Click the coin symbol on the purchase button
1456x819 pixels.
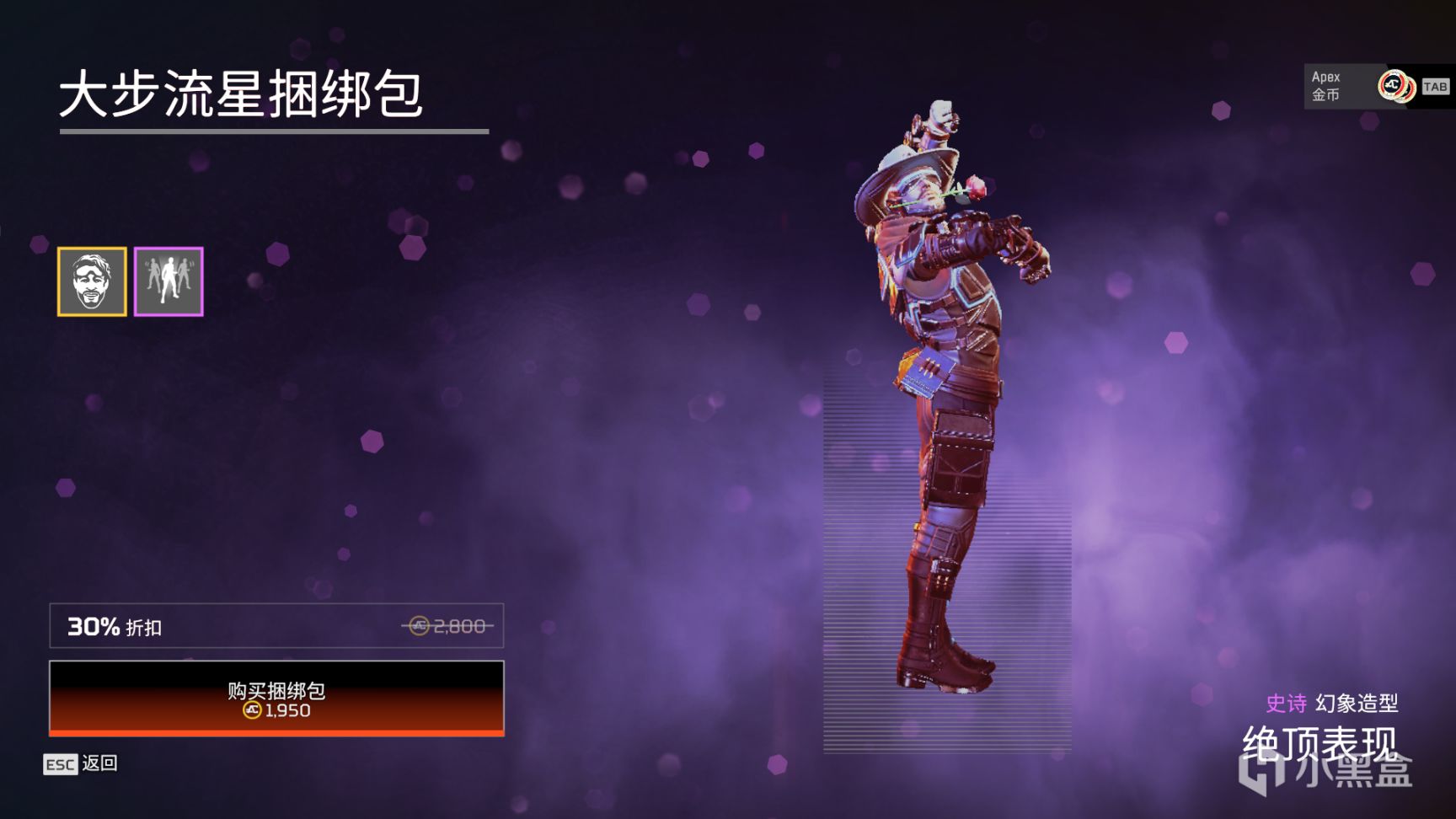253,710
